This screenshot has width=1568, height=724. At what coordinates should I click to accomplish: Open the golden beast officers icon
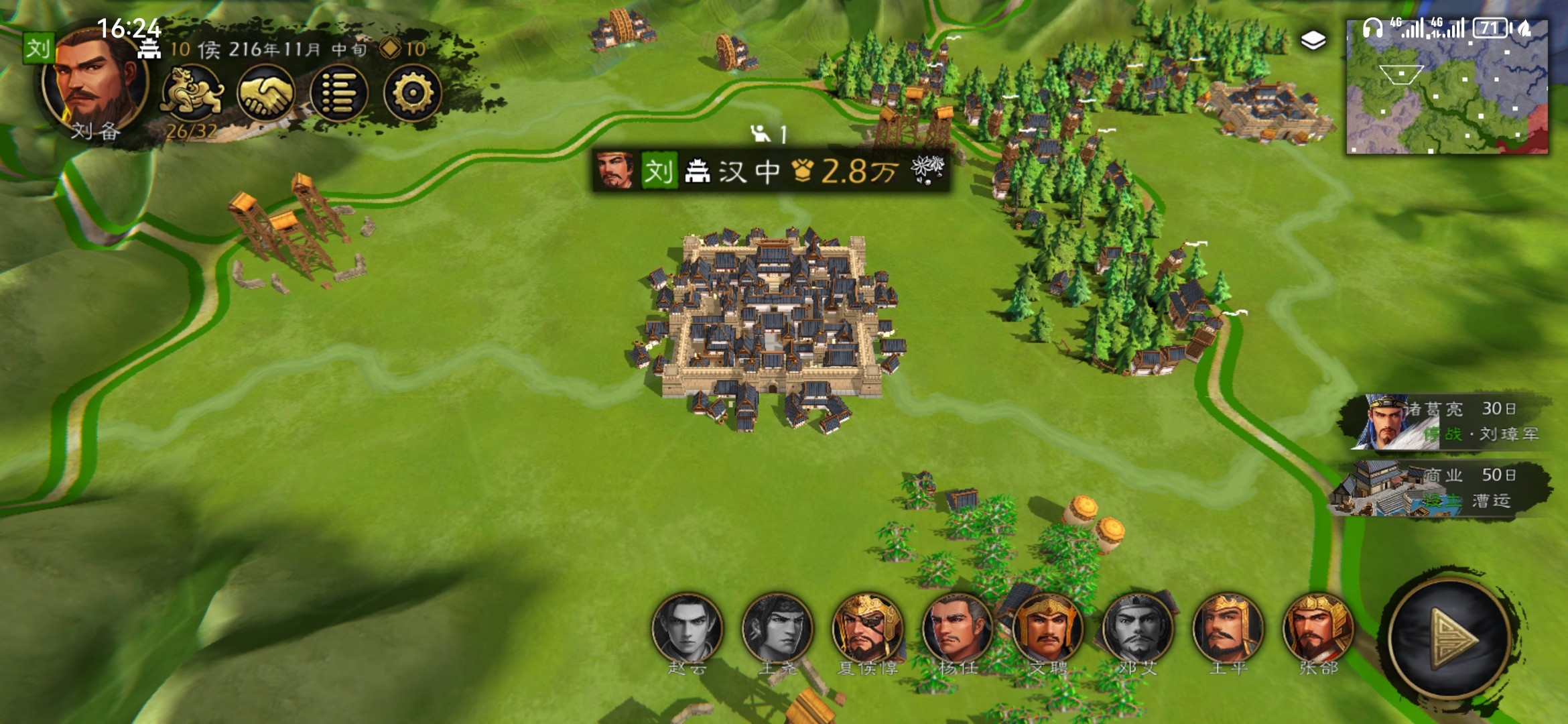click(192, 94)
